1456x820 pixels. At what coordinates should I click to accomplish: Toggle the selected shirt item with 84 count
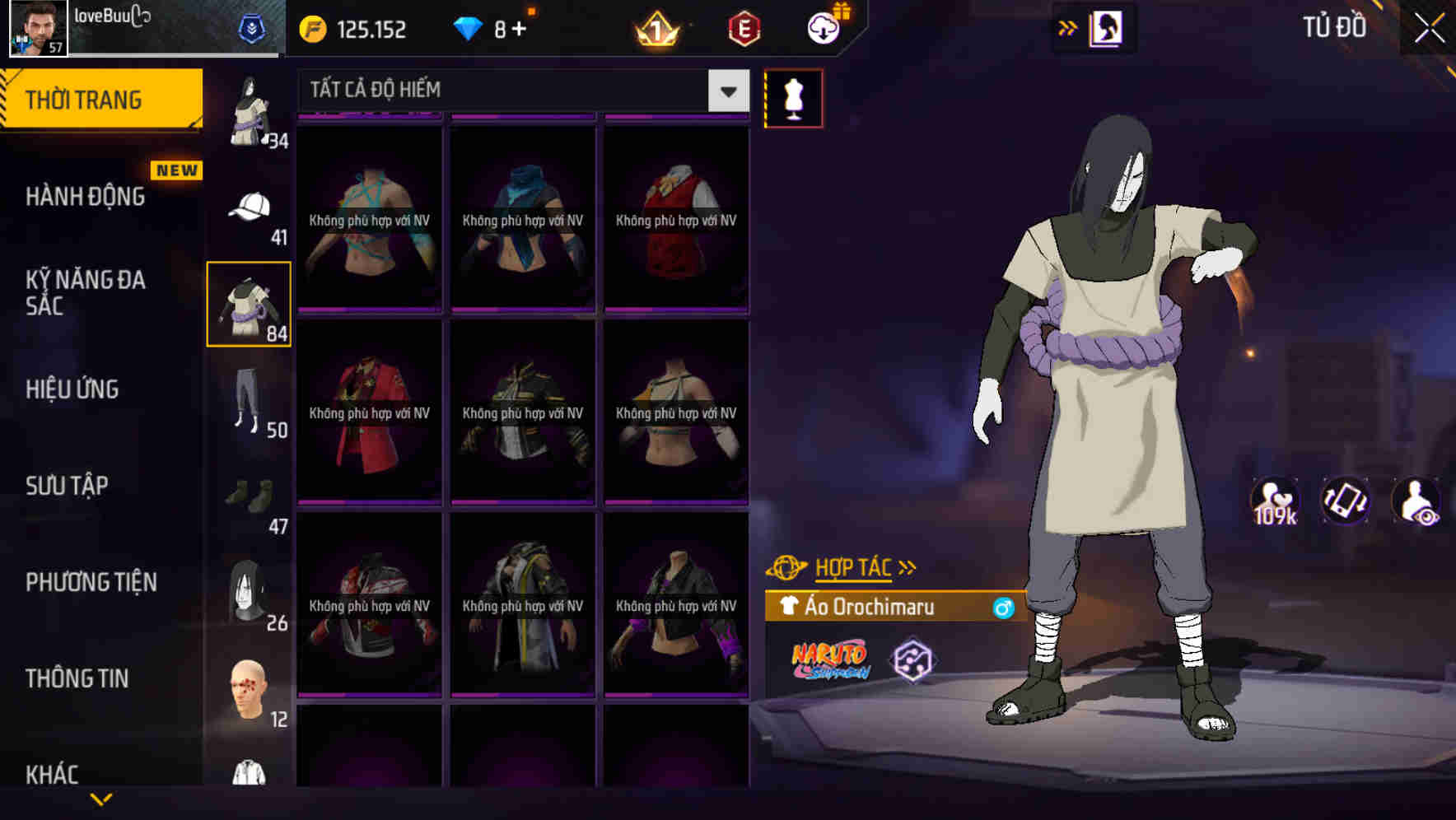(250, 305)
